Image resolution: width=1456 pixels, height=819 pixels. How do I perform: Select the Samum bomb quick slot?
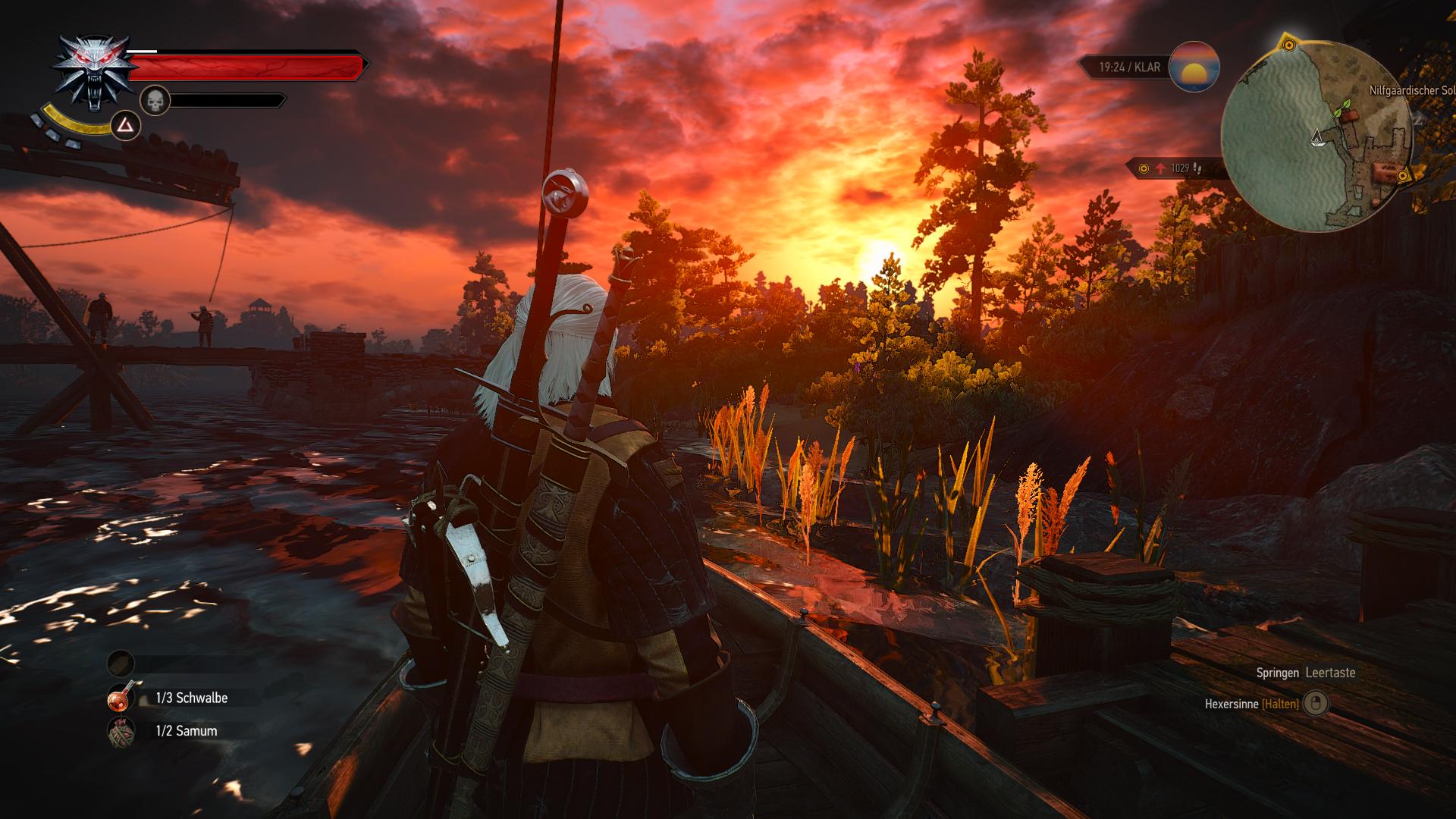pos(121,731)
